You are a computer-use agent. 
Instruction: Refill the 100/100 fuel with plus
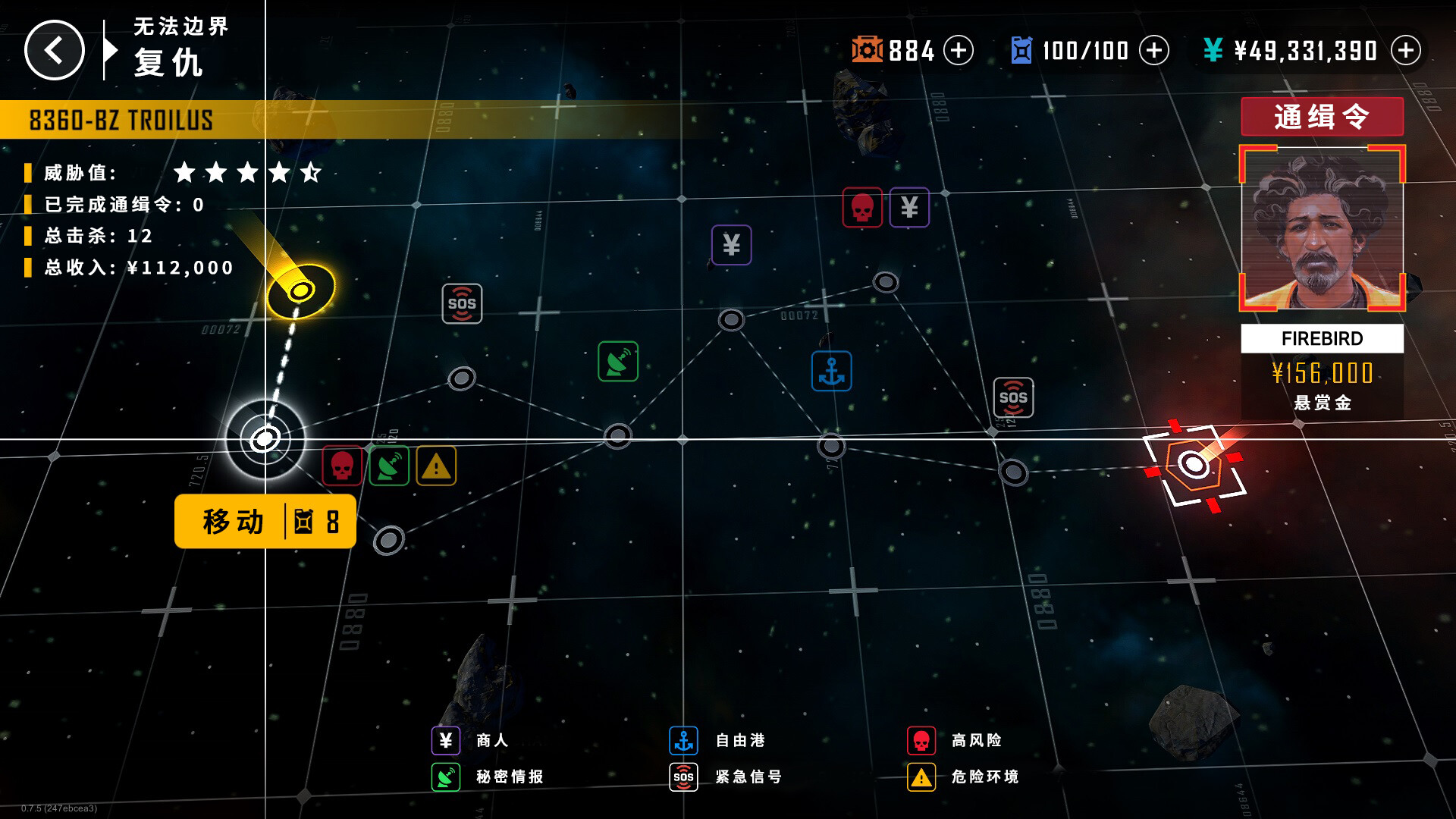point(1154,51)
